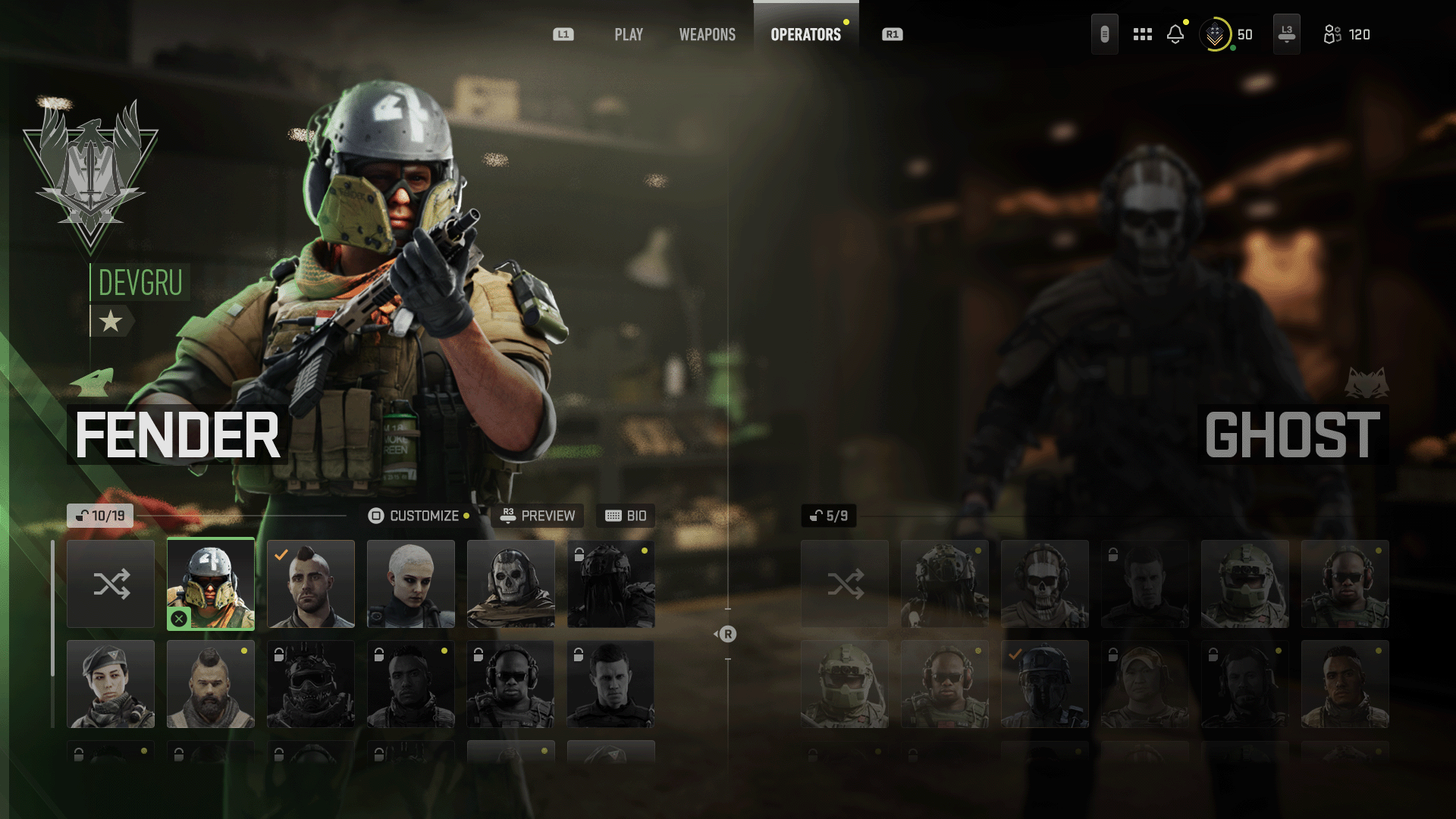Click the Customize operator button
Screen dimensions: 1456x819
click(x=419, y=516)
